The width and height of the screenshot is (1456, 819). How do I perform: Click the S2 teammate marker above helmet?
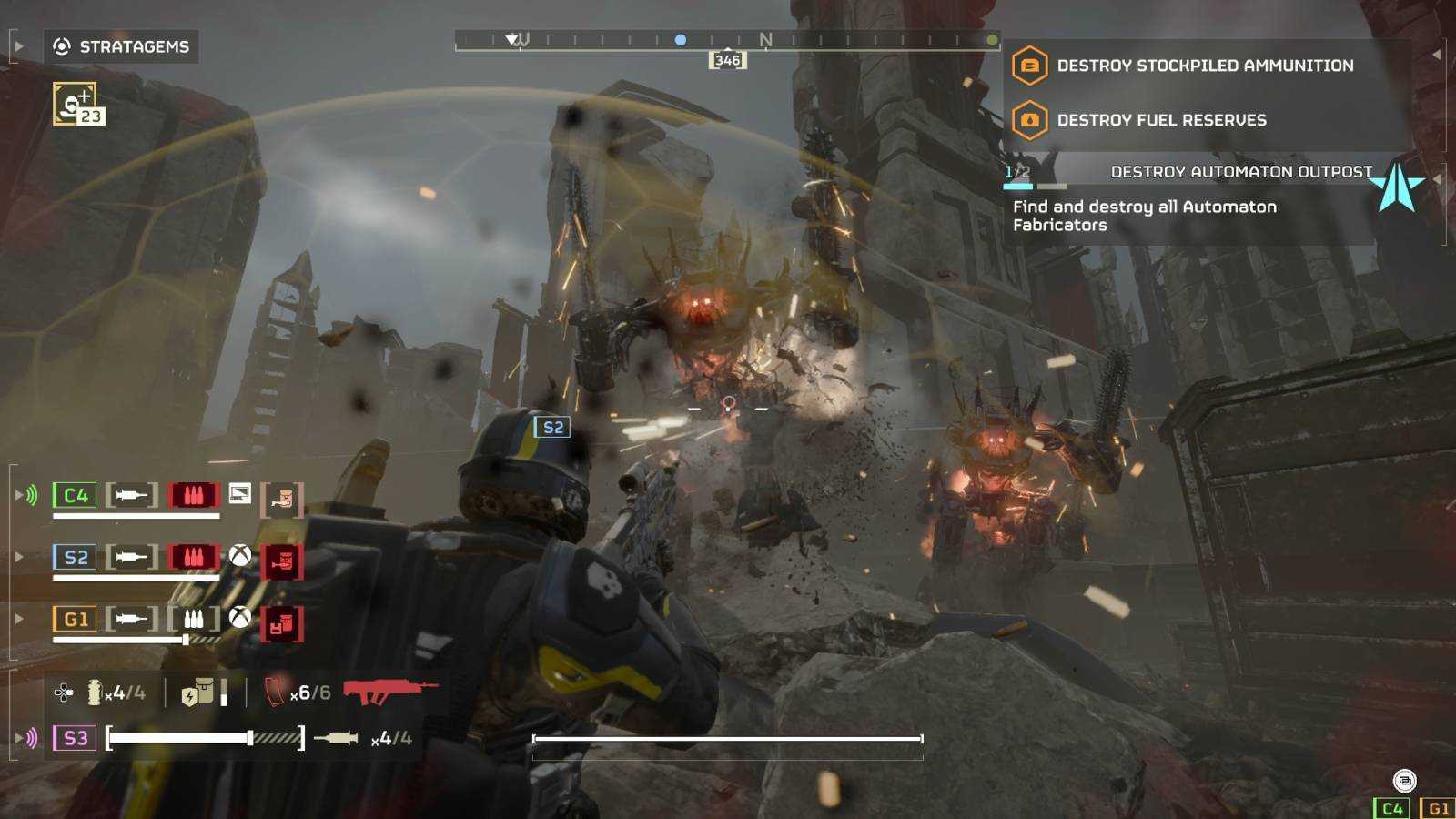(x=552, y=427)
